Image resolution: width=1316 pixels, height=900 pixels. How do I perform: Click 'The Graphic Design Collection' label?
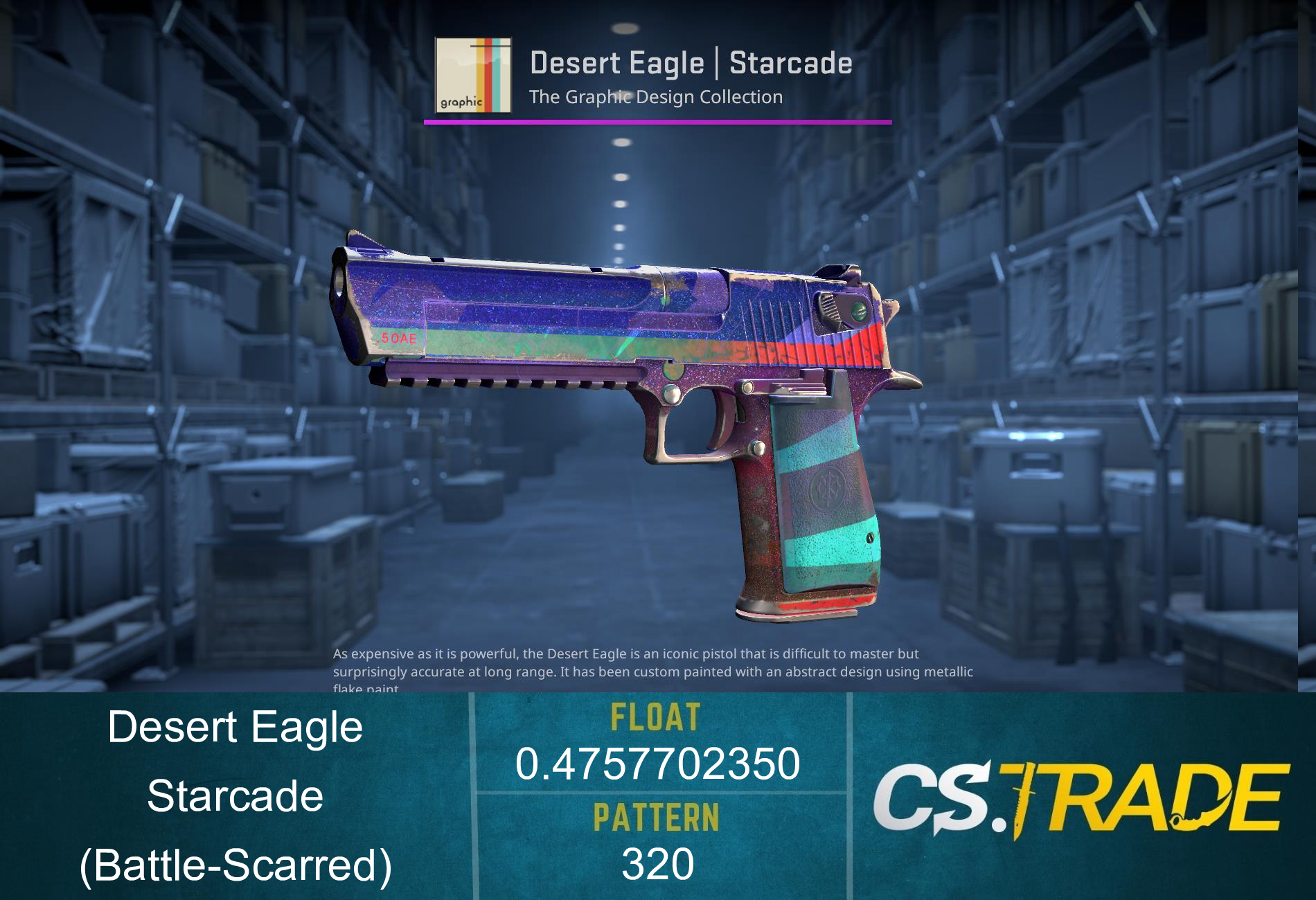(655, 97)
